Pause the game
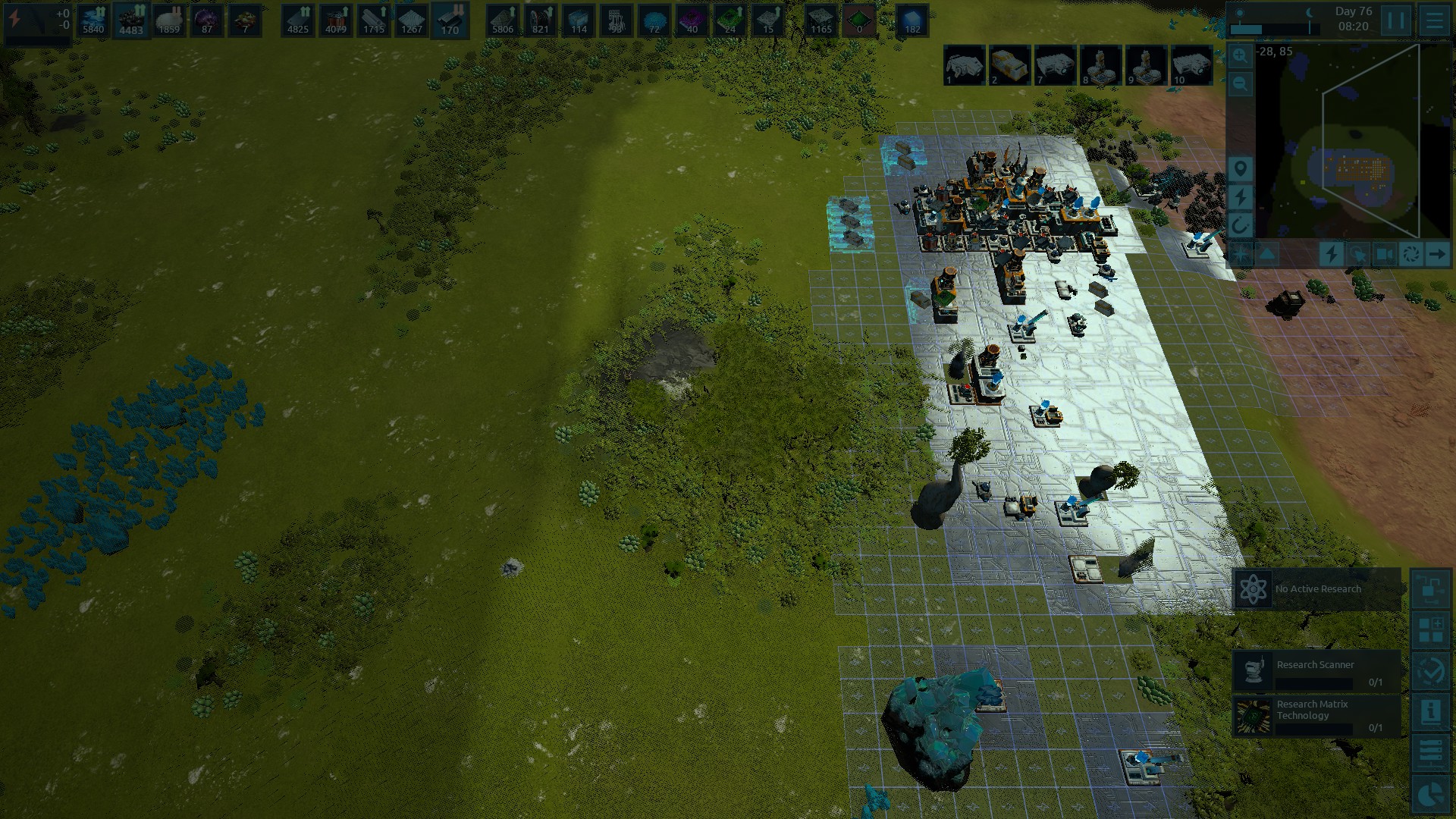This screenshot has width=1456, height=819. [1395, 20]
